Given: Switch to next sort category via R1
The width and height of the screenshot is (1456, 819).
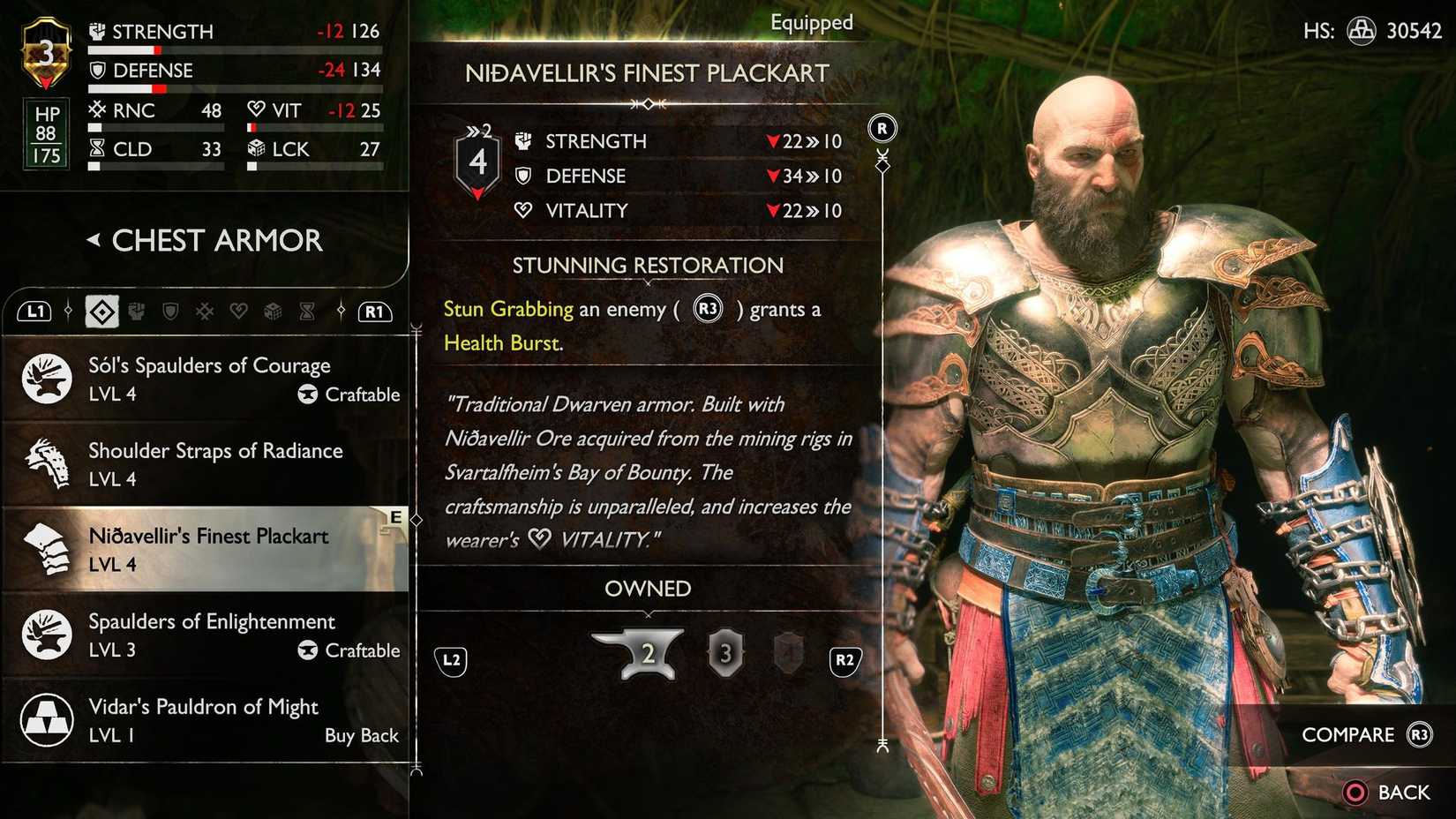Looking at the screenshot, I should tap(372, 311).
